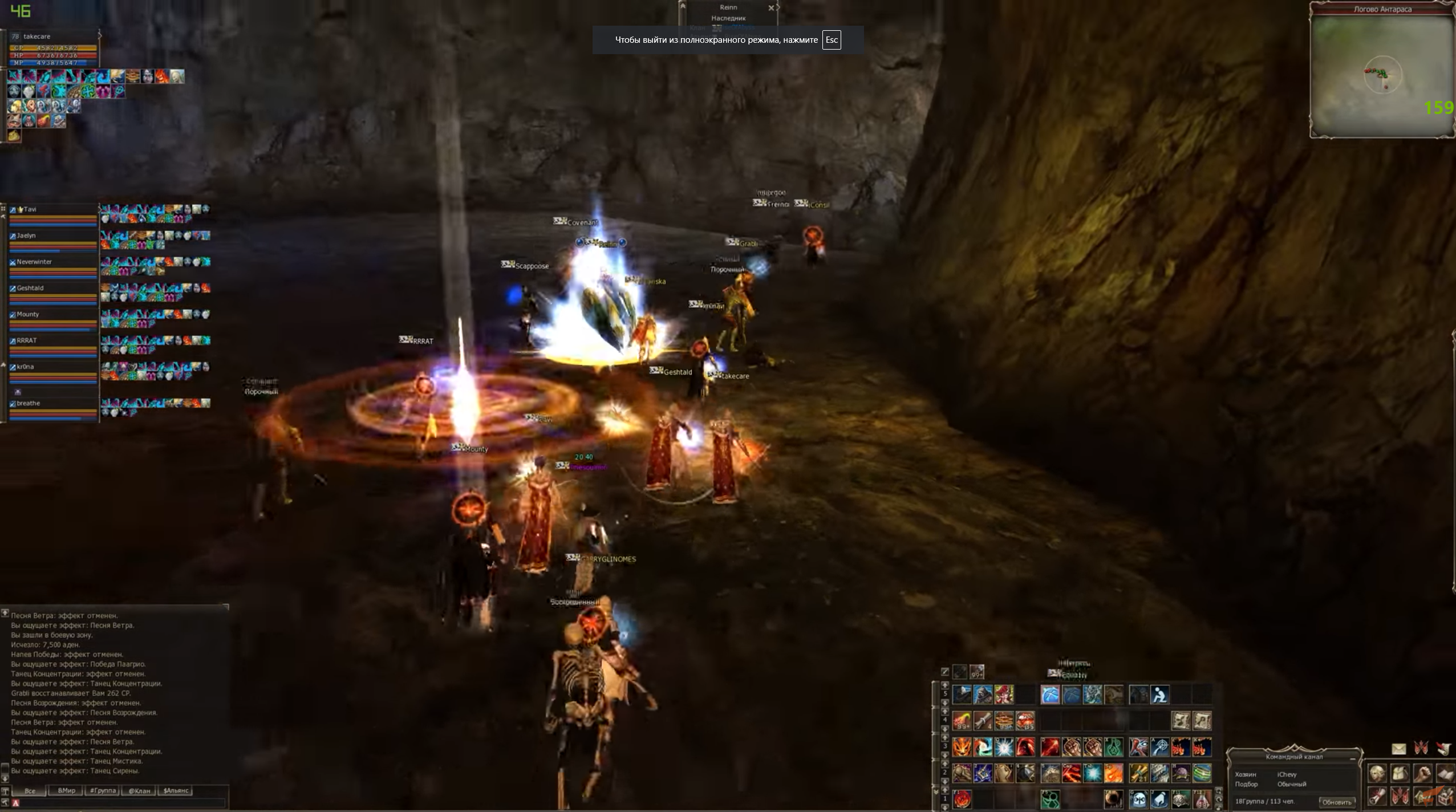Close the Reinn target window
Image resolution: width=1456 pixels, height=812 pixels.
pos(771,8)
